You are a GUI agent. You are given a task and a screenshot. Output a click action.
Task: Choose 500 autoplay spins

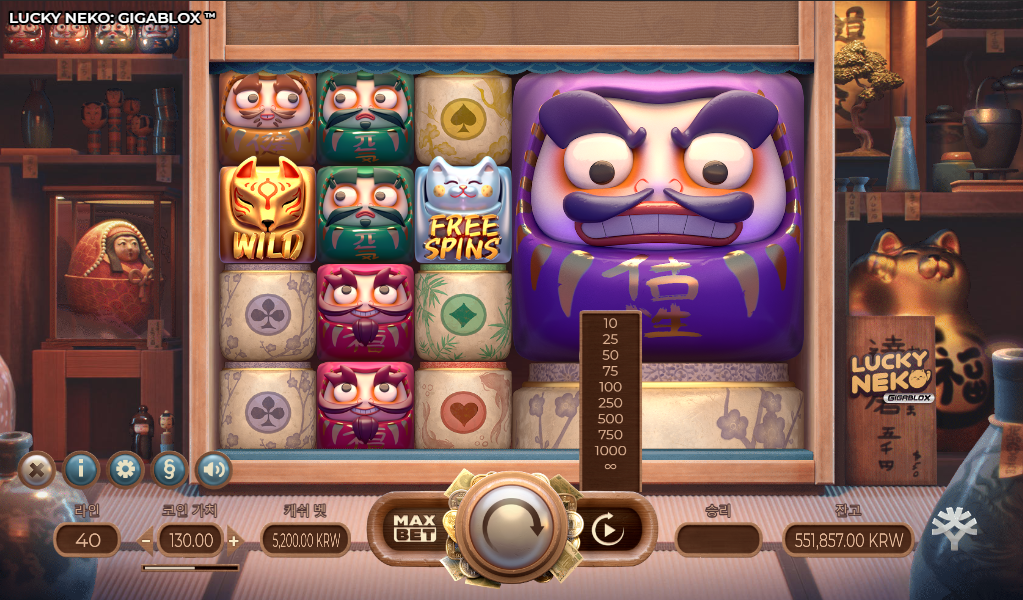[x=610, y=419]
